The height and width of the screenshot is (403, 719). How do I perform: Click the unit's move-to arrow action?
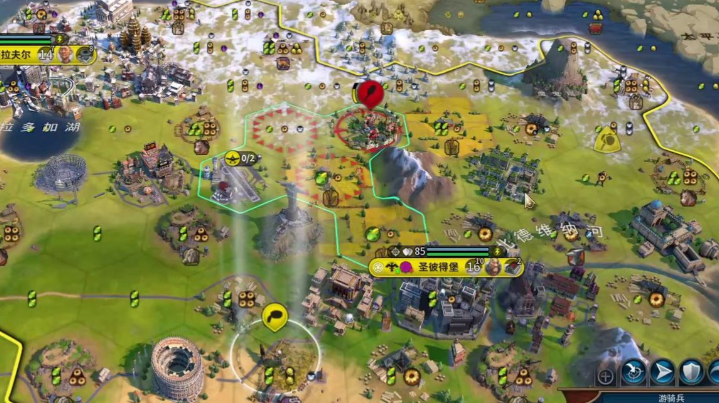click(x=662, y=374)
